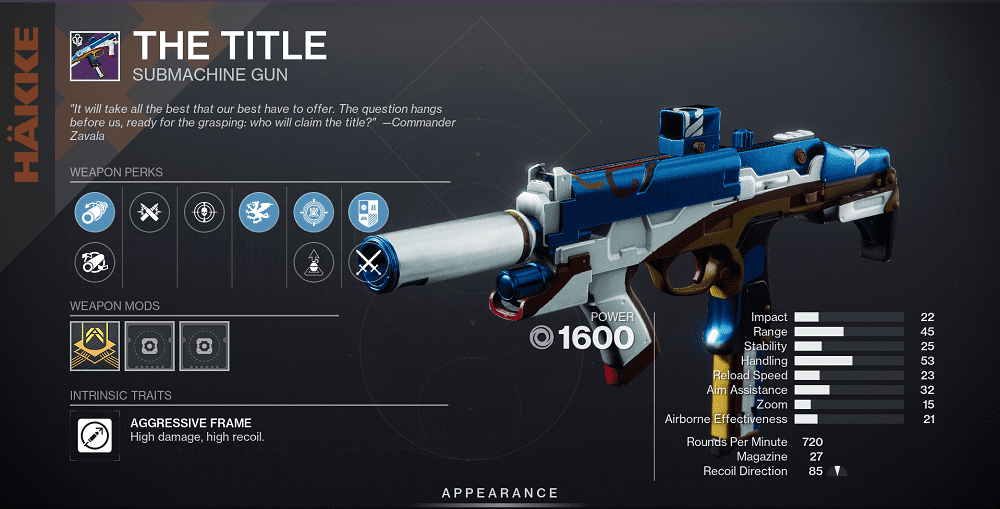Choose the blue circular reticle origin perk

point(313,211)
